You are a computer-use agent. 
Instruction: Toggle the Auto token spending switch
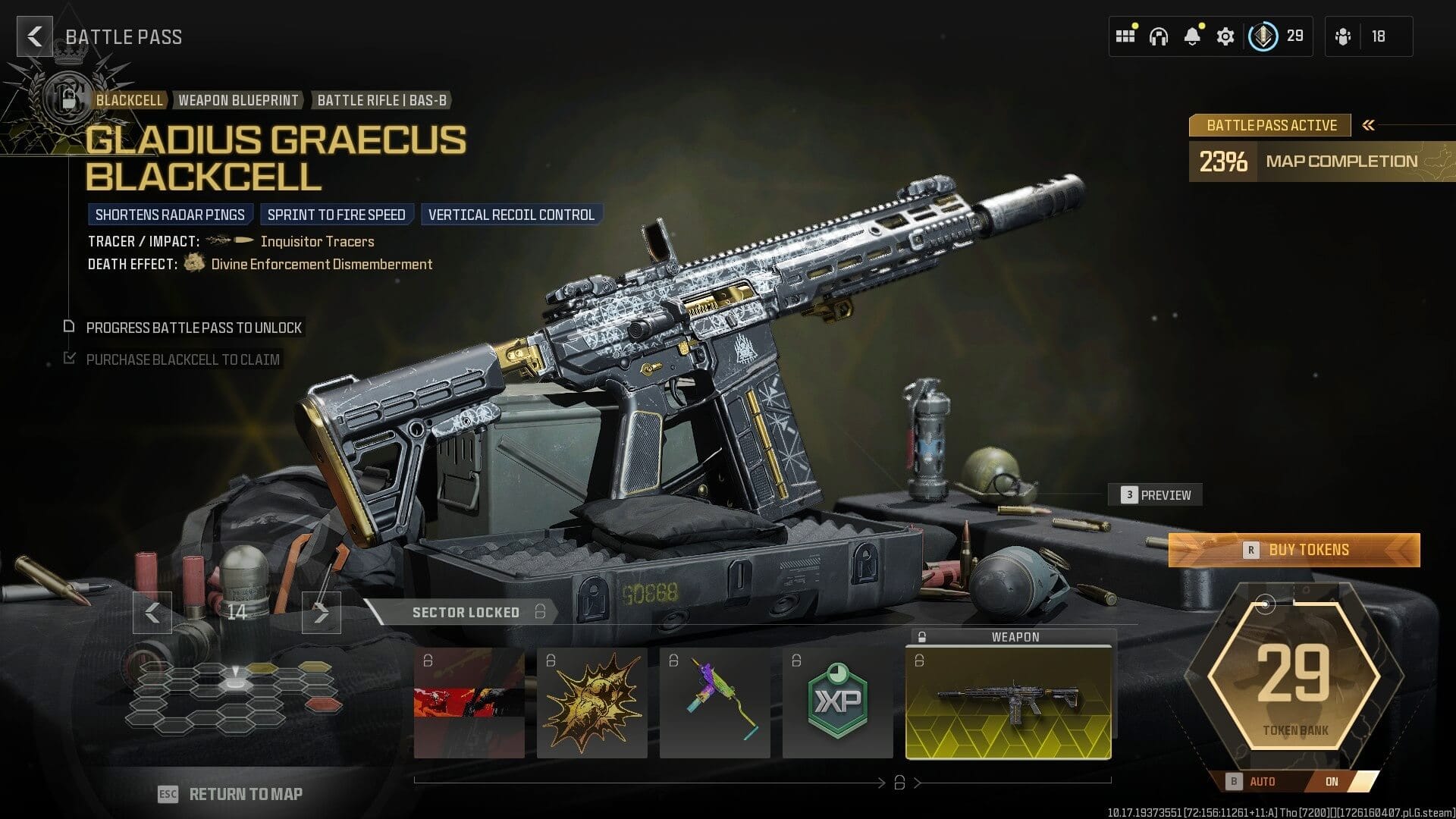[x=1301, y=781]
